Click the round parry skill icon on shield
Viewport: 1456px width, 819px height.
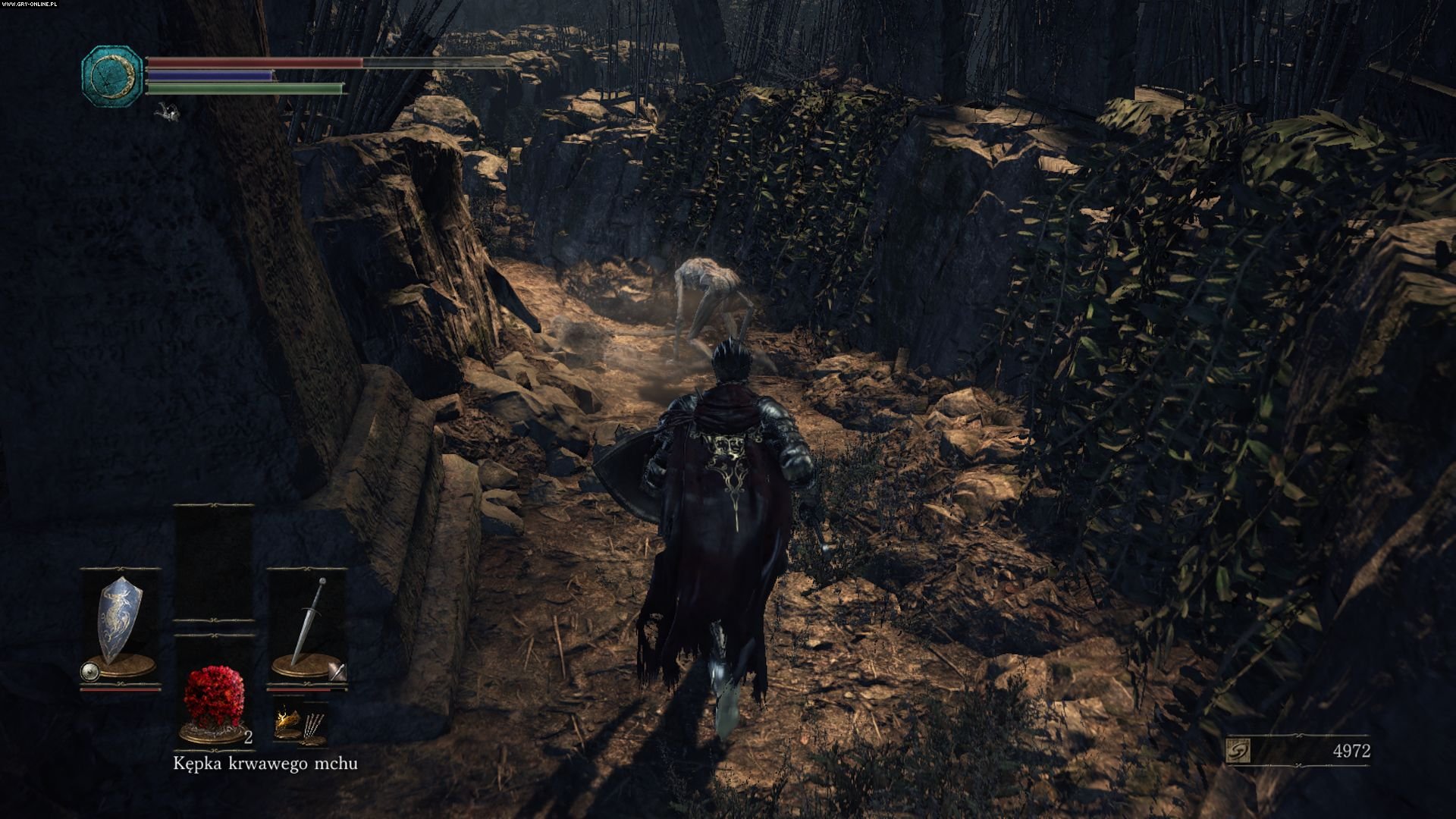point(89,671)
